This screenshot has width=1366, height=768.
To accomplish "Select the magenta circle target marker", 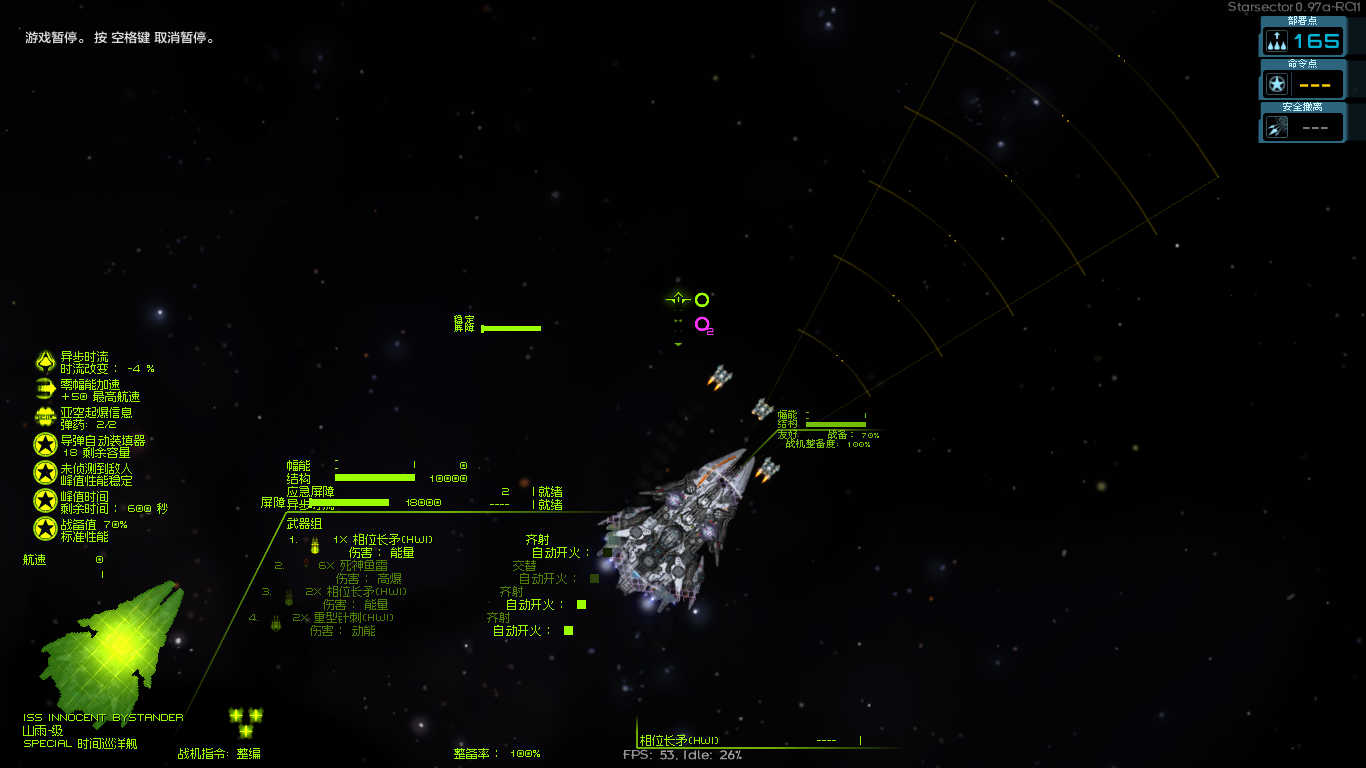I will tap(702, 324).
